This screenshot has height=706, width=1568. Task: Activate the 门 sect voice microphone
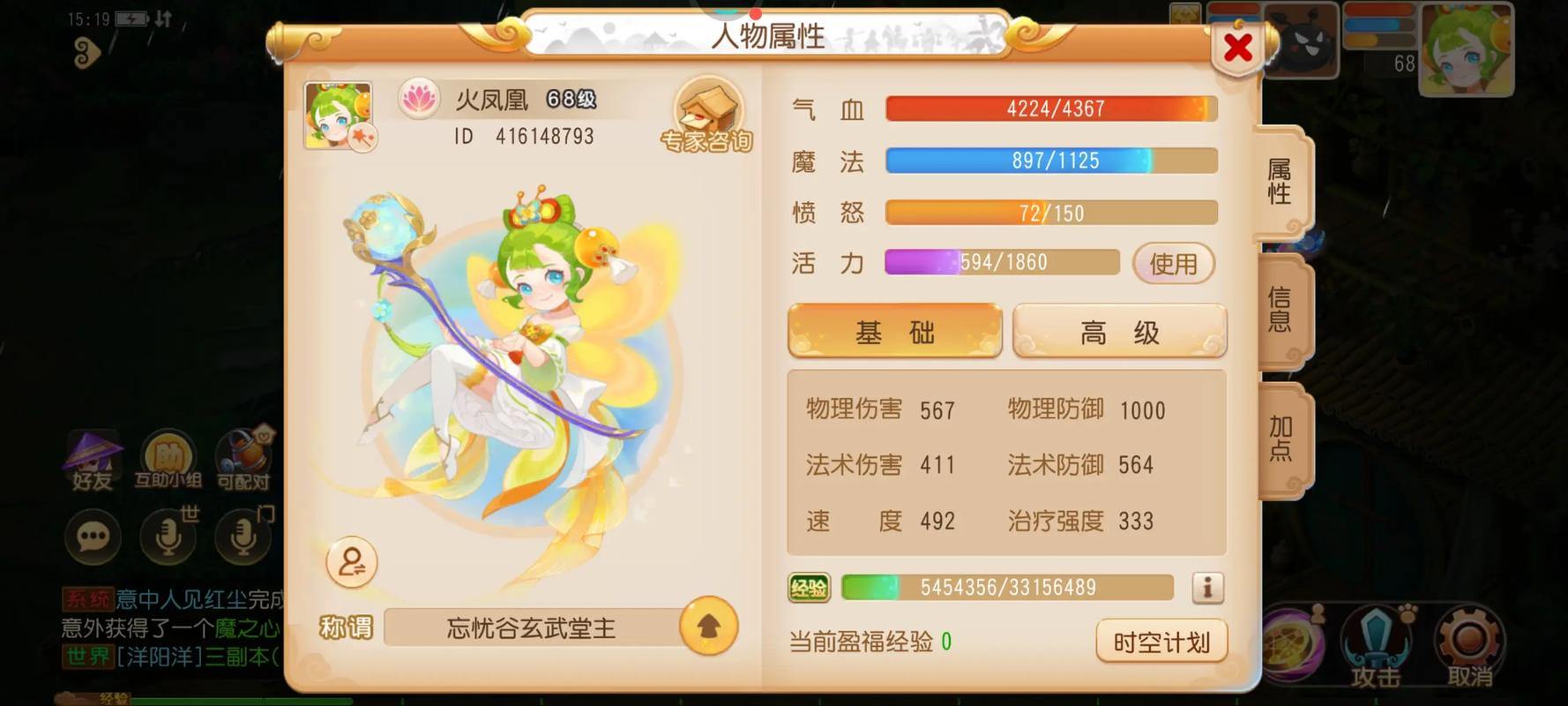[244, 537]
